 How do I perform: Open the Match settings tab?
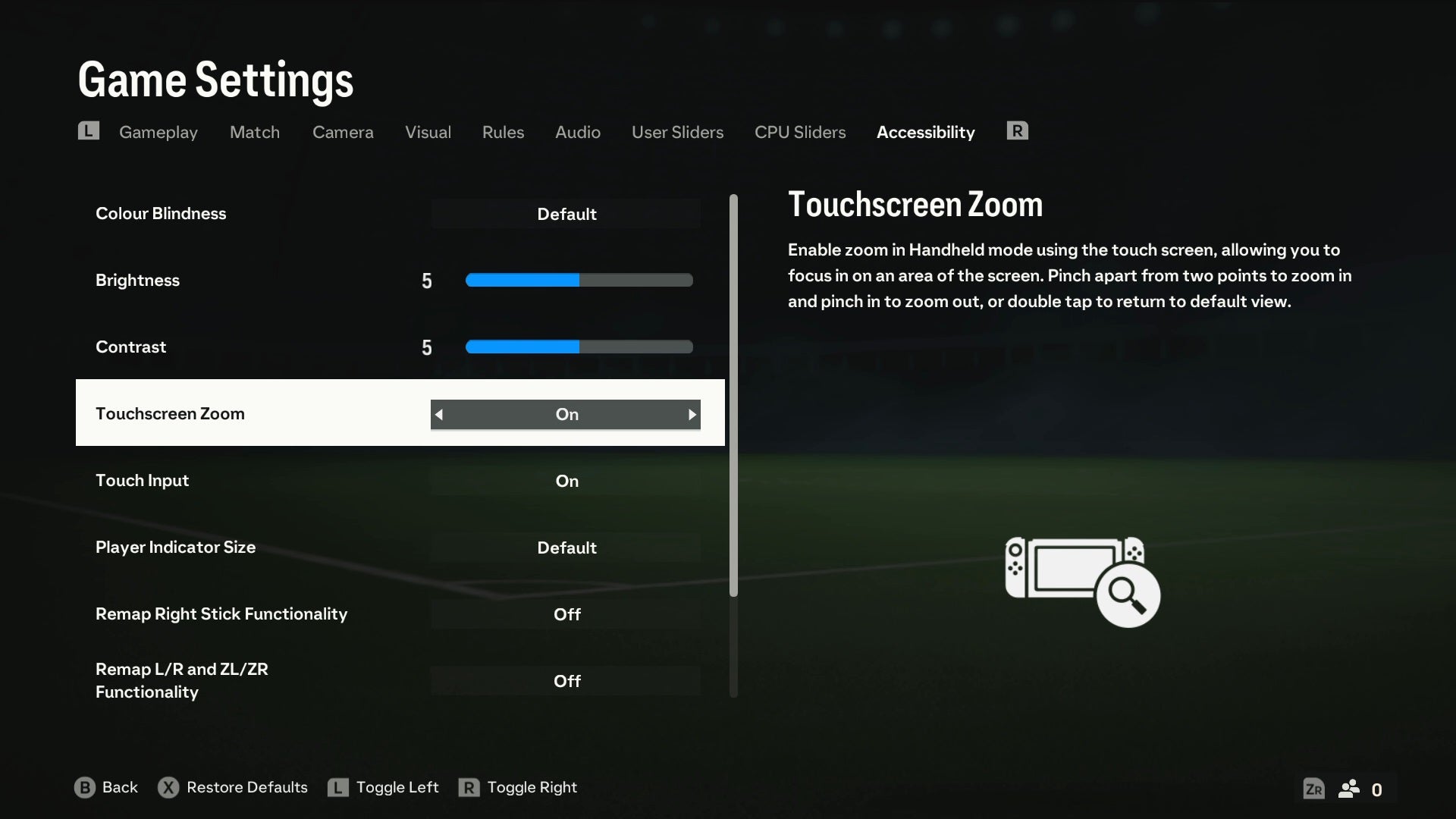(254, 132)
